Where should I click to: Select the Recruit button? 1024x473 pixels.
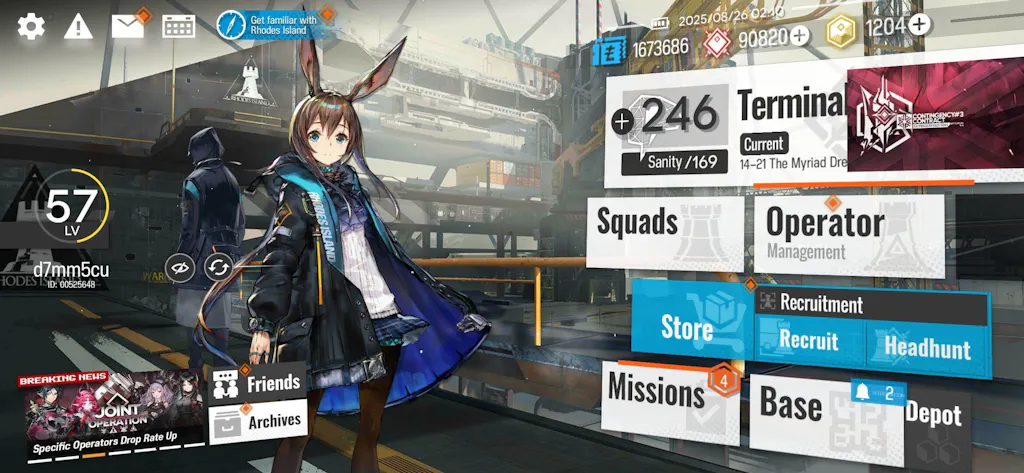[809, 342]
